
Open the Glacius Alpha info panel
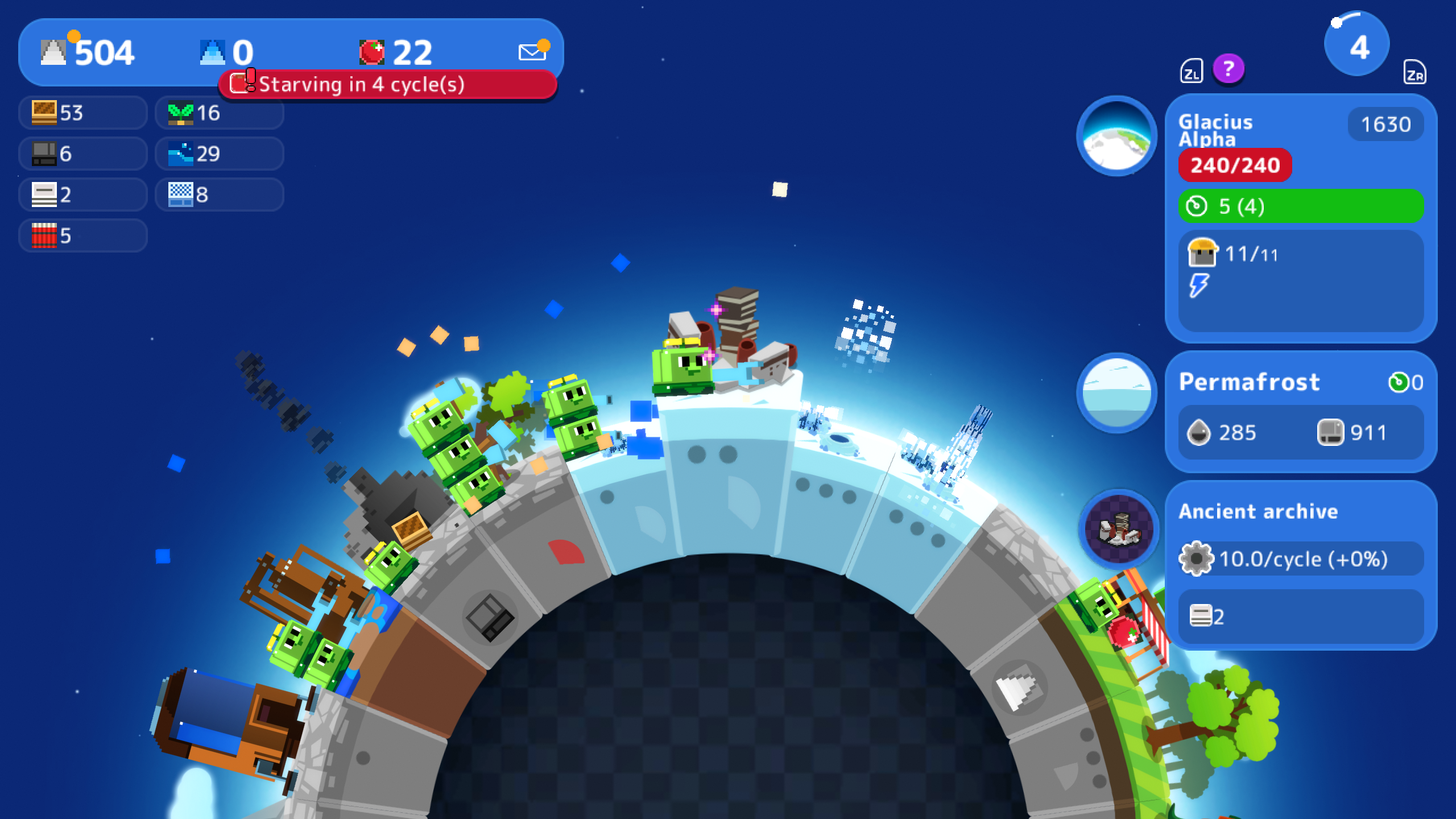1300,218
